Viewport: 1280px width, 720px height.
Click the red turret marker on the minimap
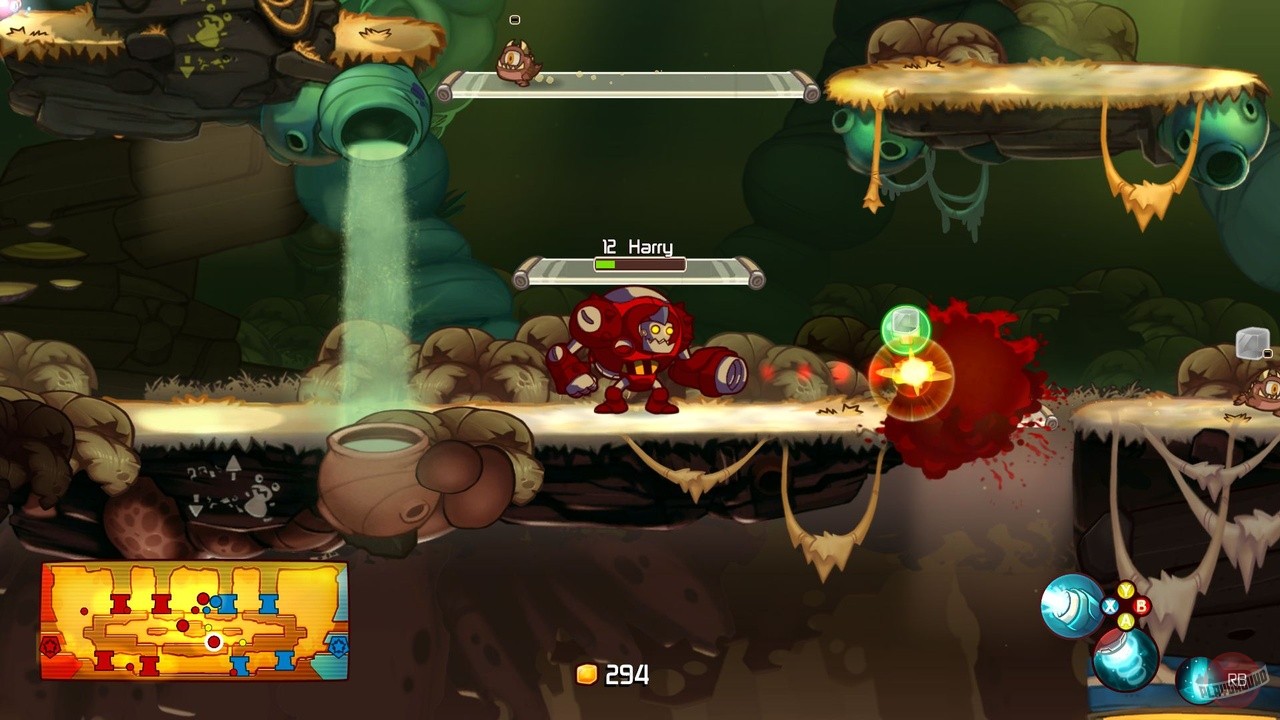[x=120, y=603]
